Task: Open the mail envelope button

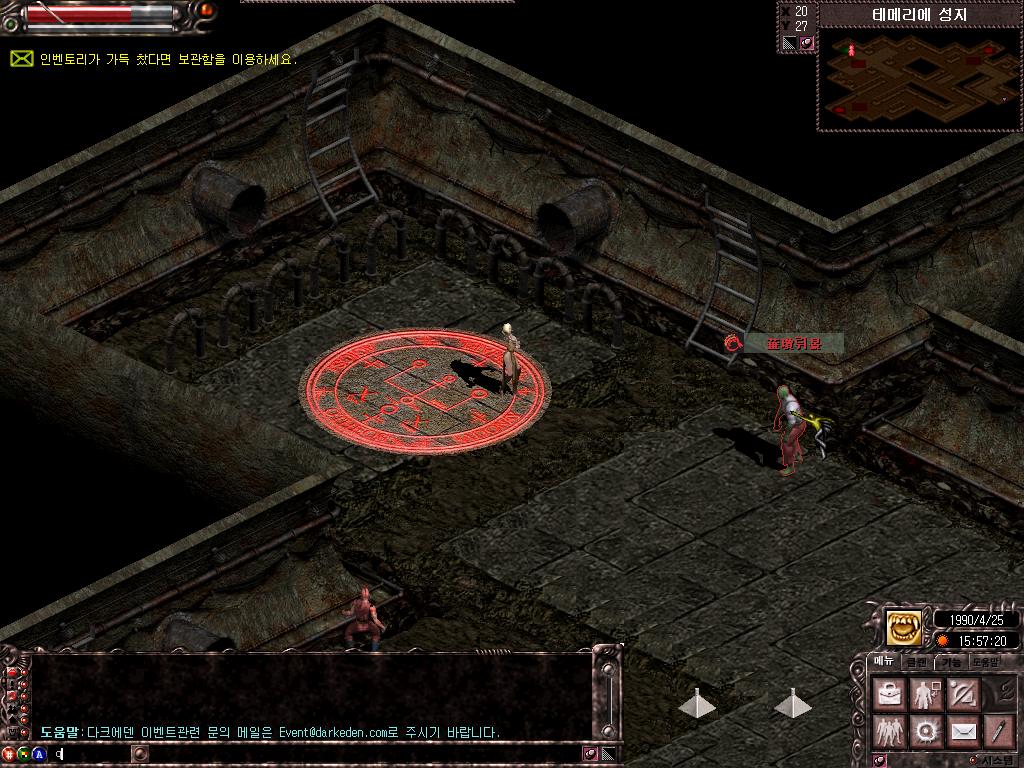Action: pyautogui.click(x=962, y=731)
